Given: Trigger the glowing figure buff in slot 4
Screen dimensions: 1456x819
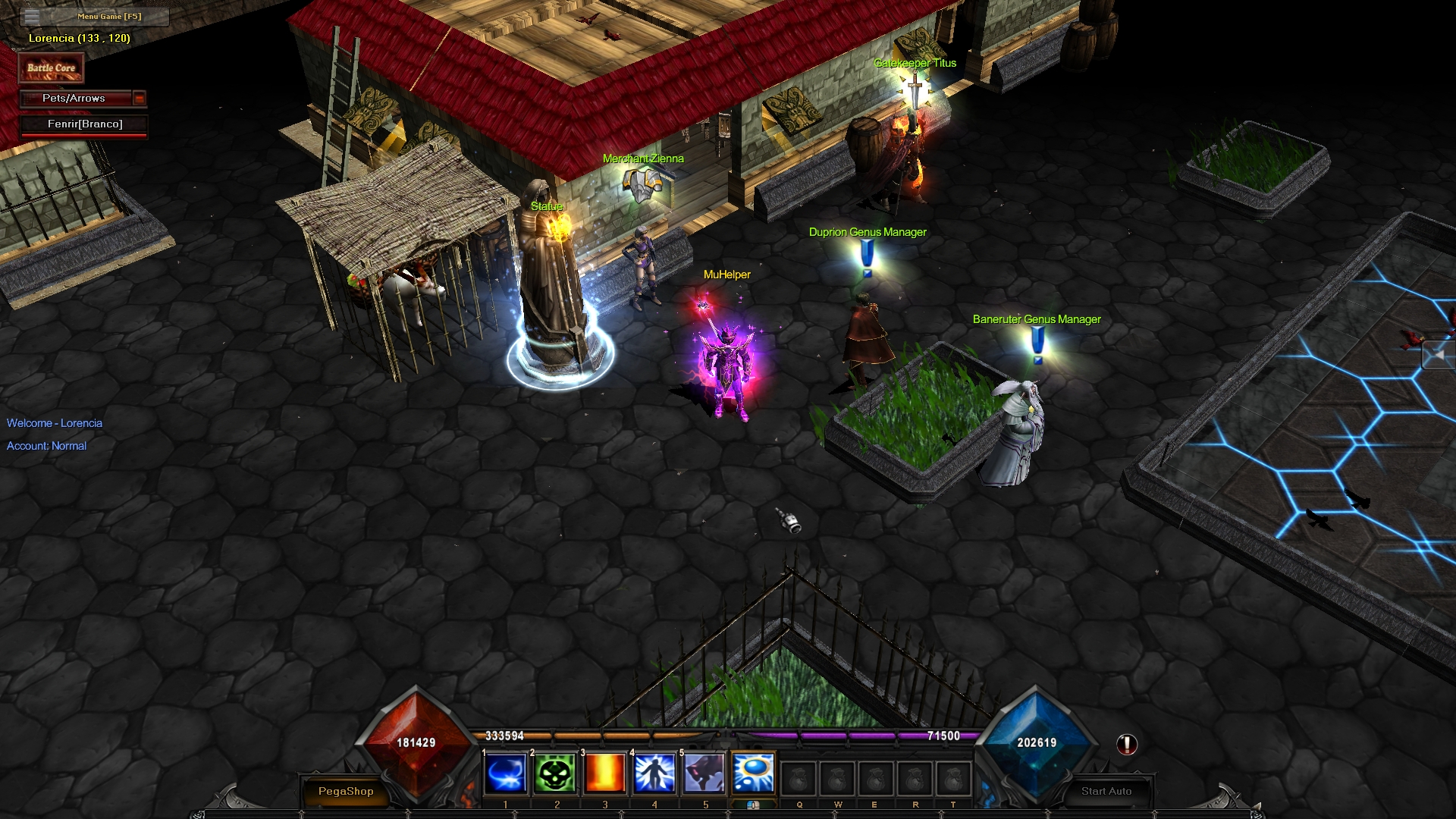Looking at the screenshot, I should (654, 773).
